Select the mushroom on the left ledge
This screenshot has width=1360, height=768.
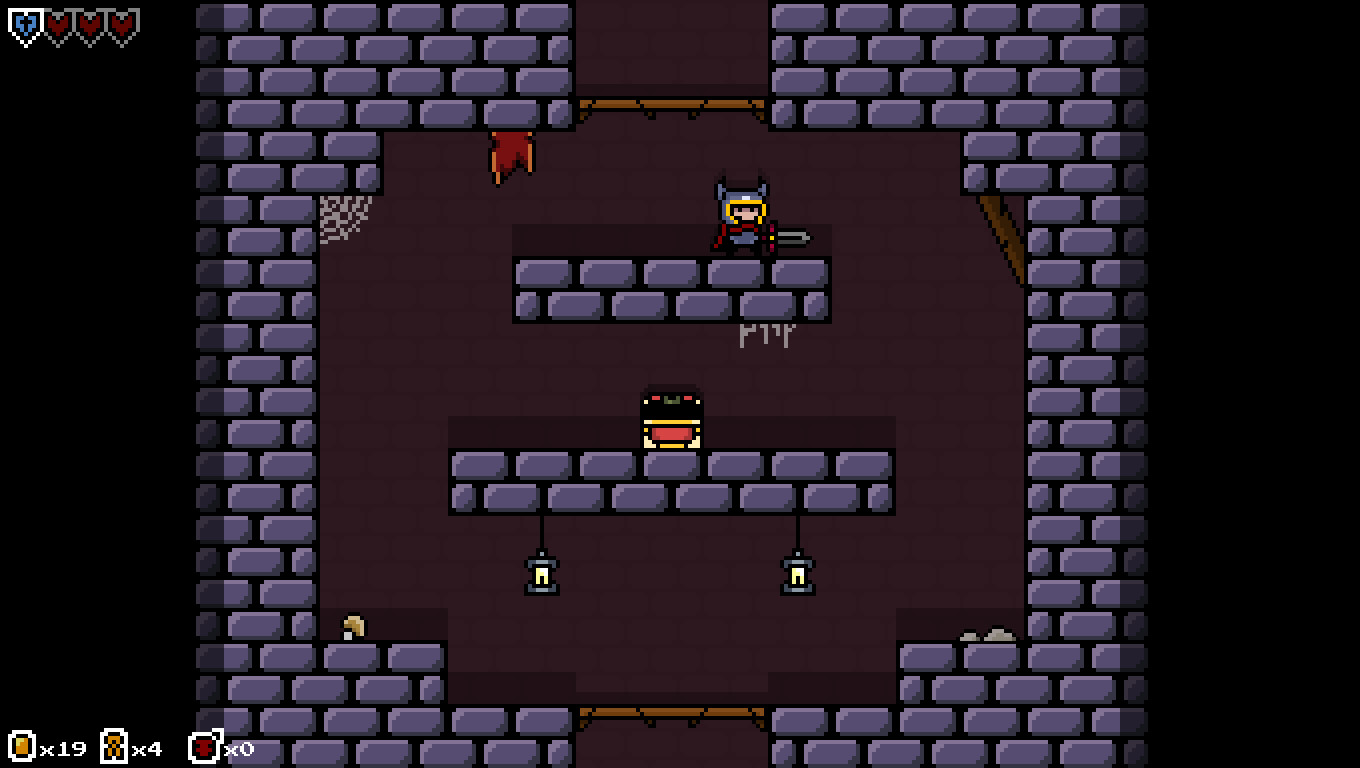click(x=352, y=625)
